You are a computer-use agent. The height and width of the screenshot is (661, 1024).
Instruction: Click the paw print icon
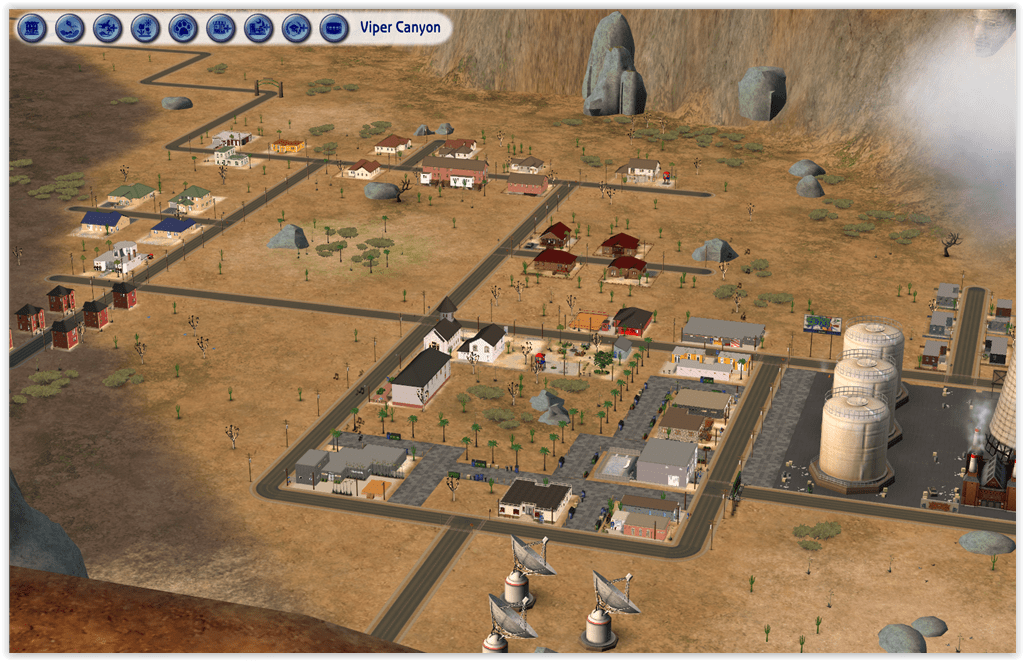click(x=183, y=27)
